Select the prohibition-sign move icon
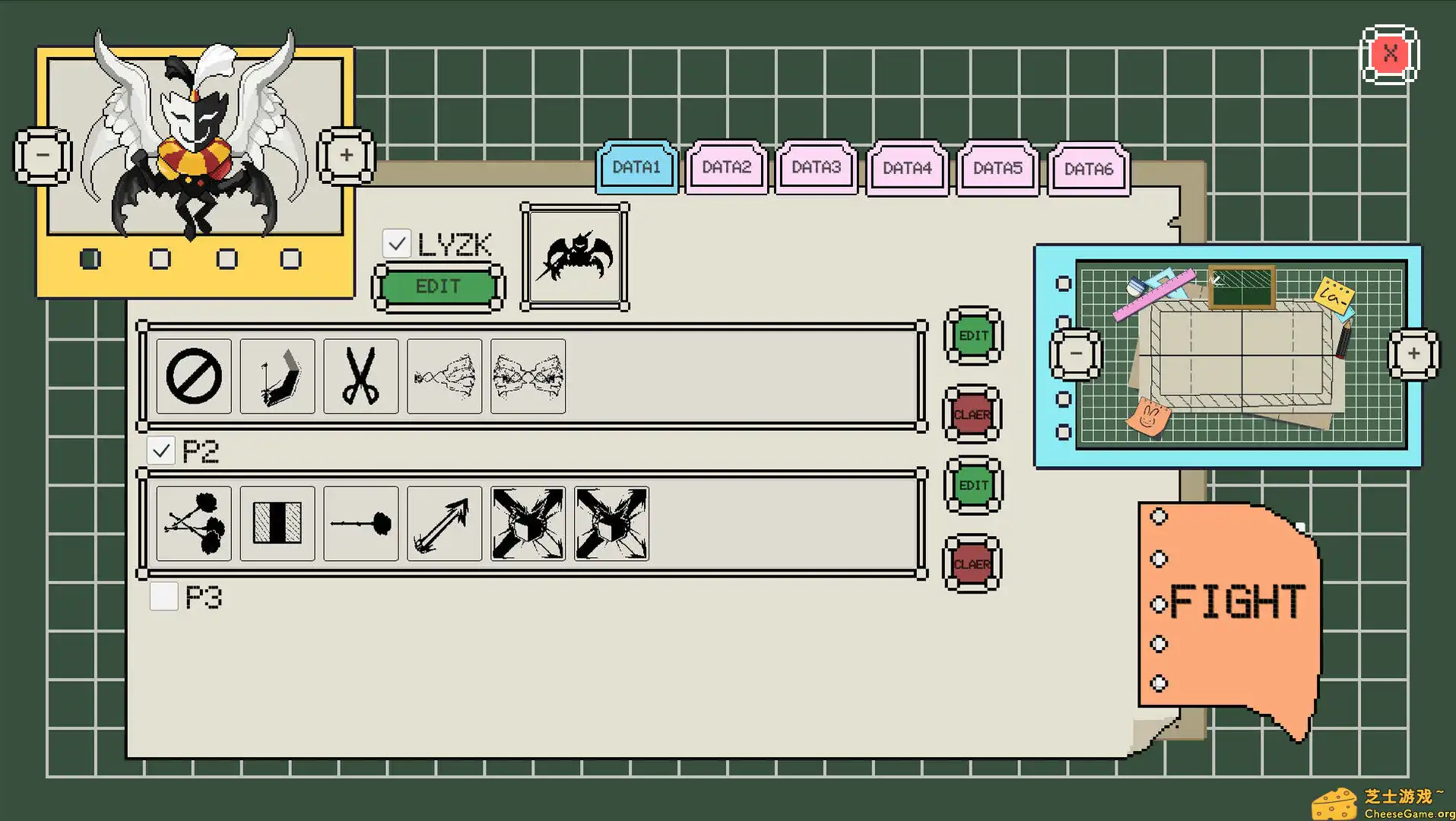The height and width of the screenshot is (821, 1456). 192,376
